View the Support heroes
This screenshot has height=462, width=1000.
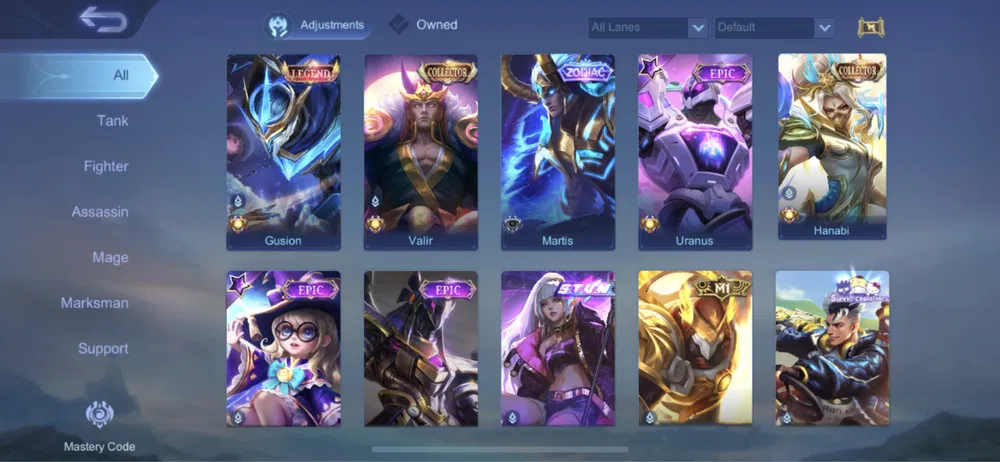point(103,348)
